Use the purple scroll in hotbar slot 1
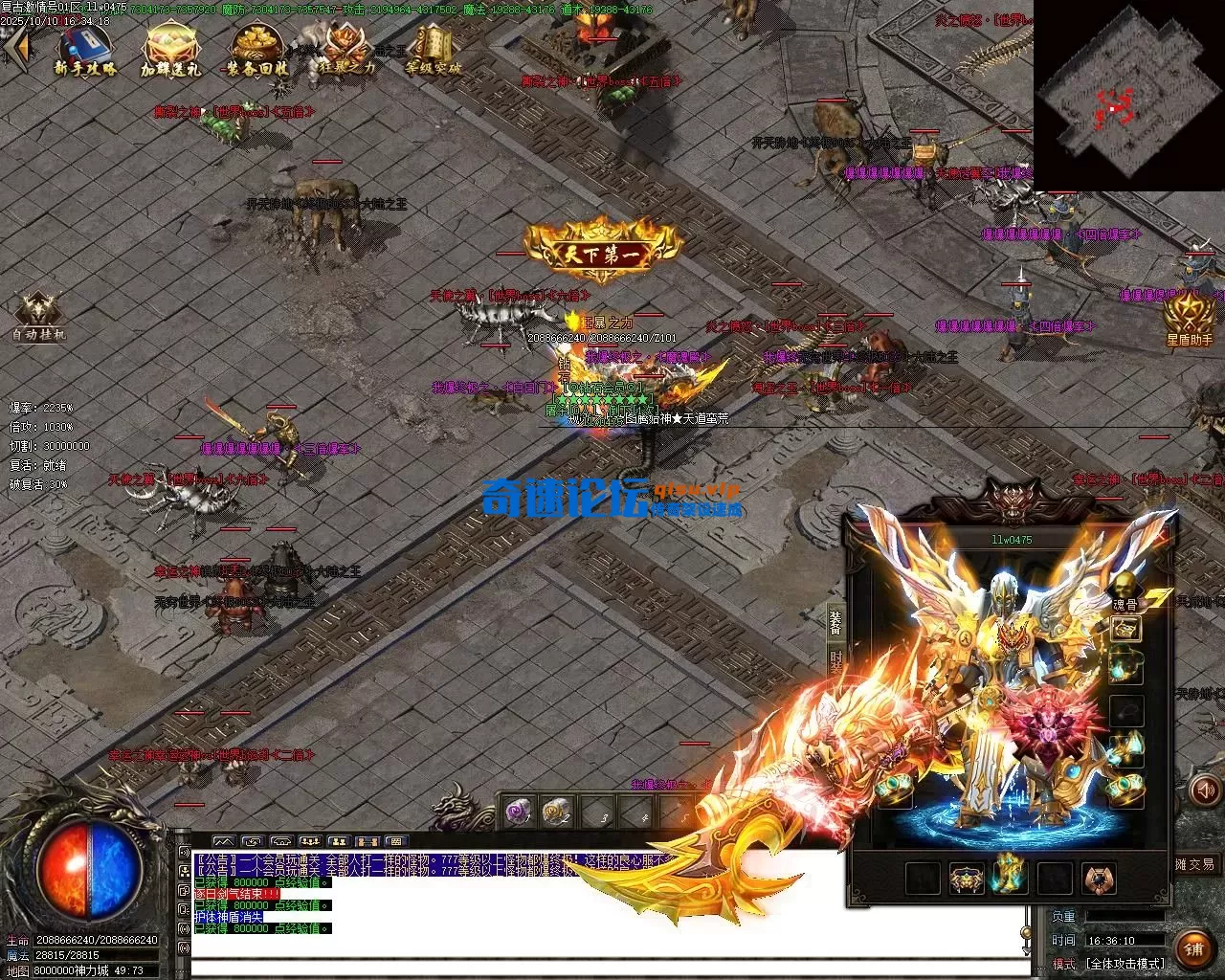The image size is (1225, 980). (519, 813)
